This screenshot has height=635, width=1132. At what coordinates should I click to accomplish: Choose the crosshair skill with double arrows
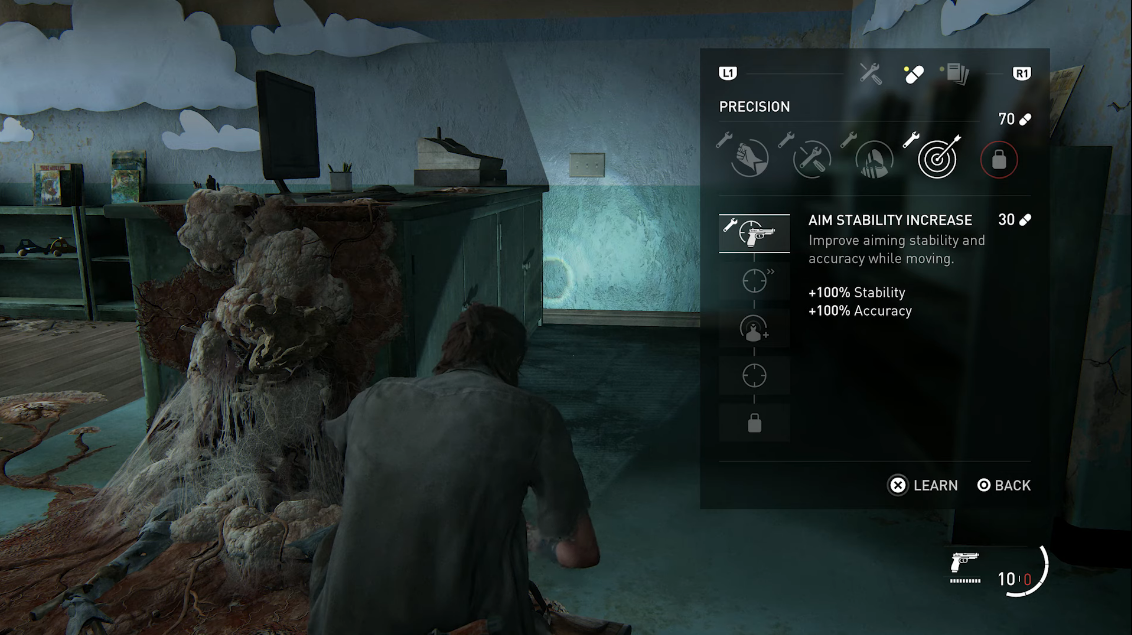coord(754,281)
